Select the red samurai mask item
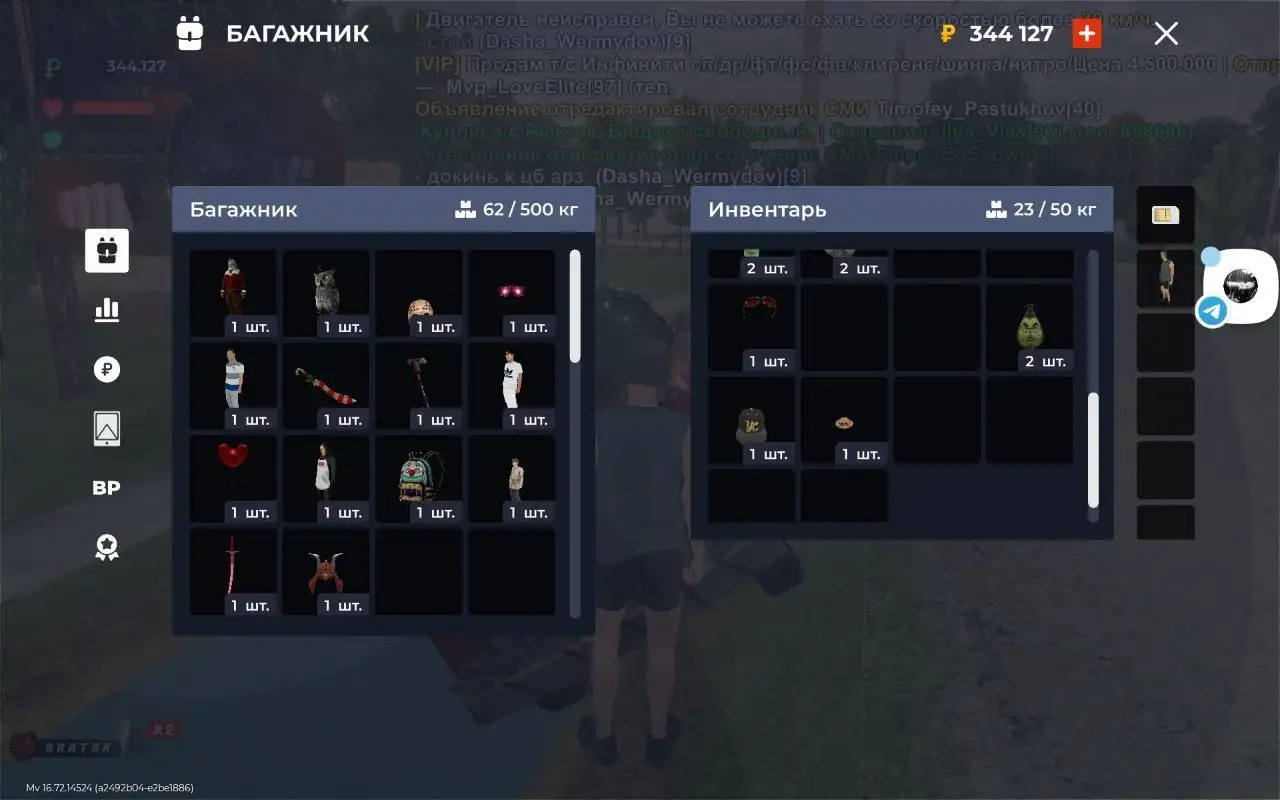 [326, 571]
